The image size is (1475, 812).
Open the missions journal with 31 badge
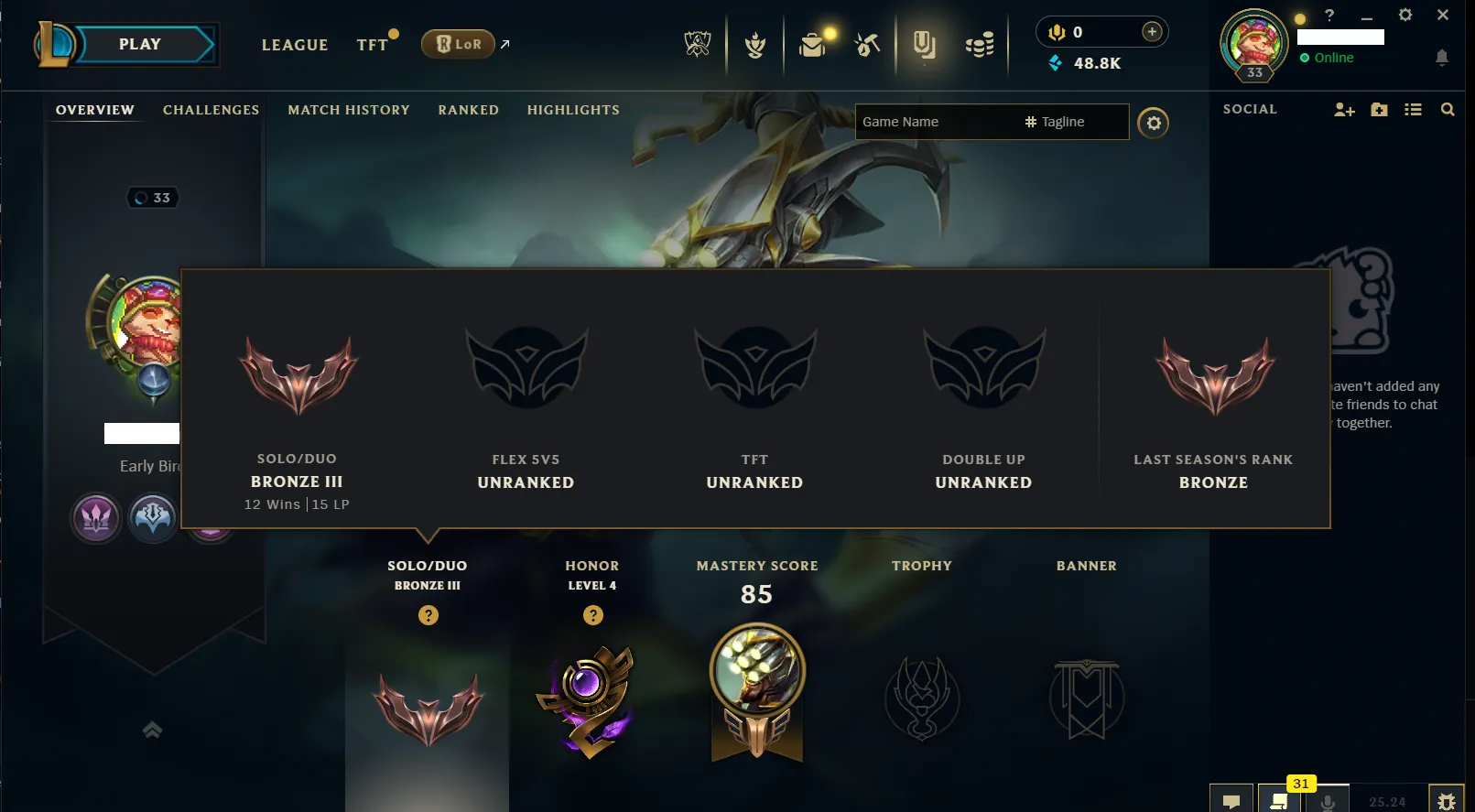point(1281,799)
